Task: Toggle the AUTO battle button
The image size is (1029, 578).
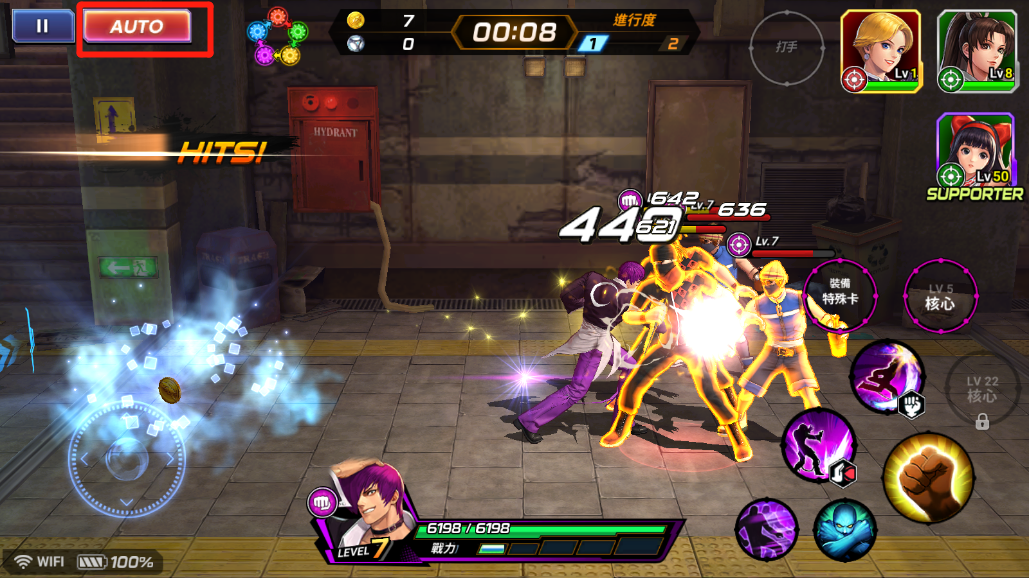Action: click(137, 26)
